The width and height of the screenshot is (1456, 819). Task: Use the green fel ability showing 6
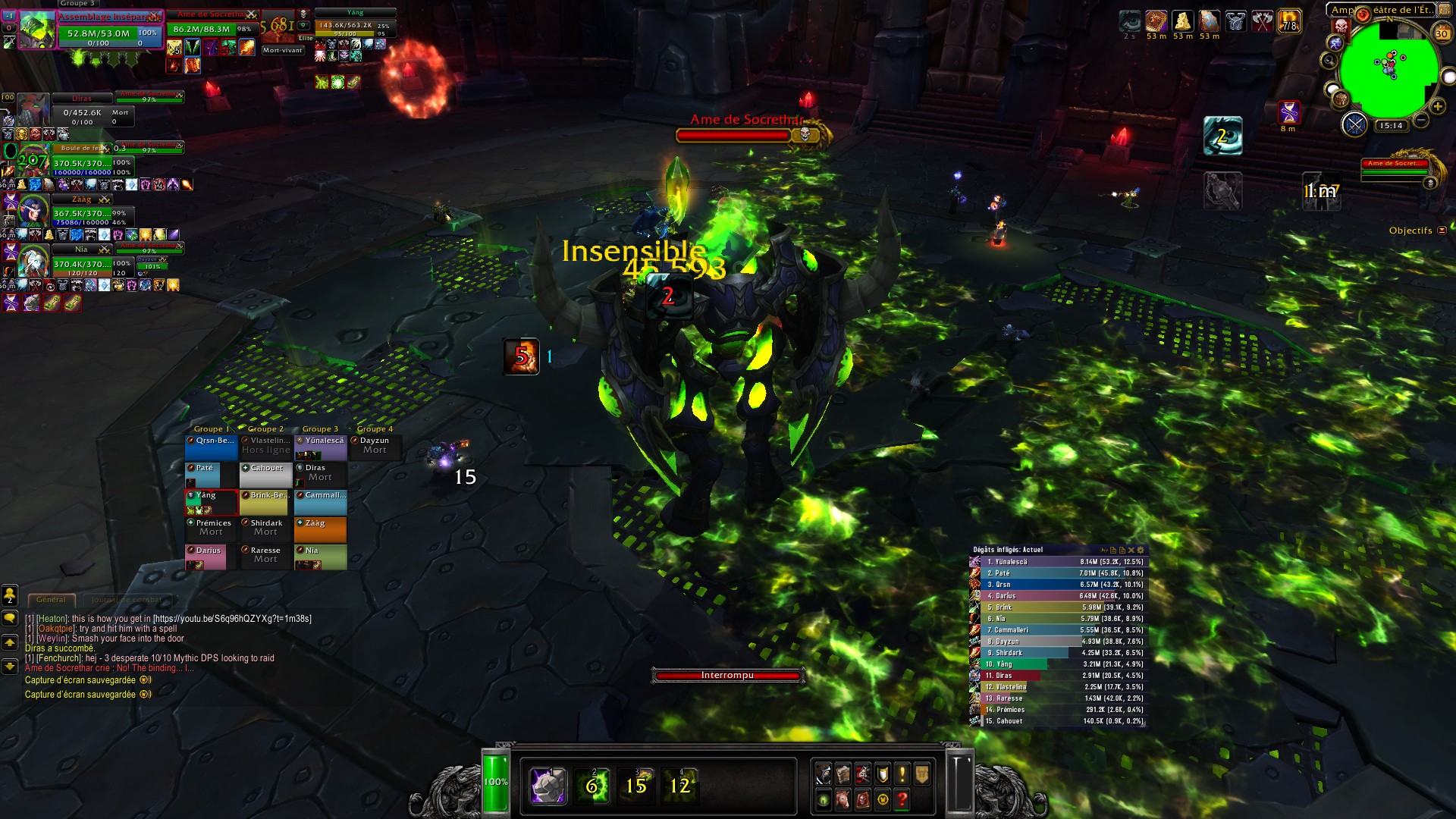[x=591, y=786]
